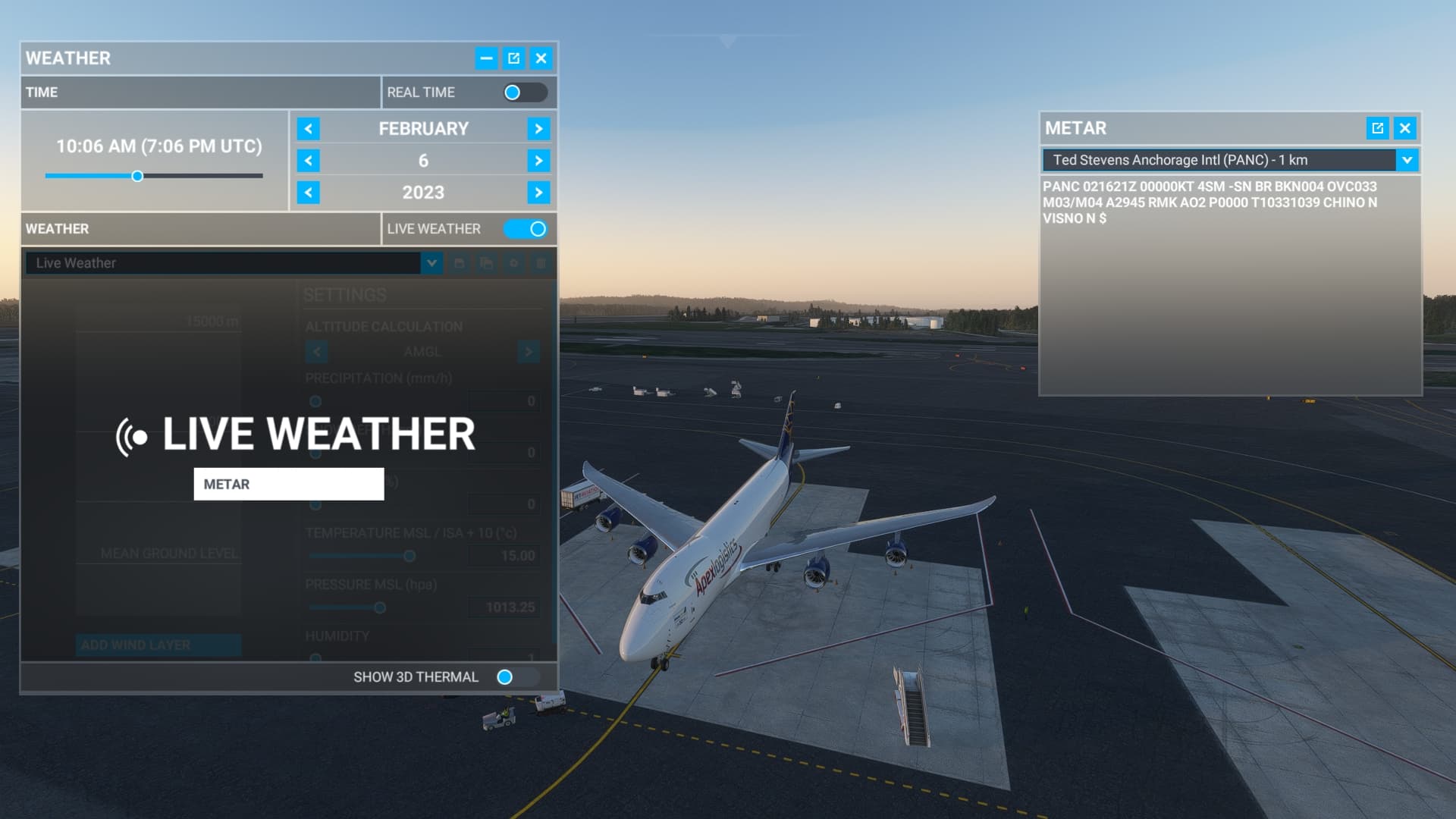Select the PANC METAR report text
The image size is (1456, 819).
[x=1213, y=201]
